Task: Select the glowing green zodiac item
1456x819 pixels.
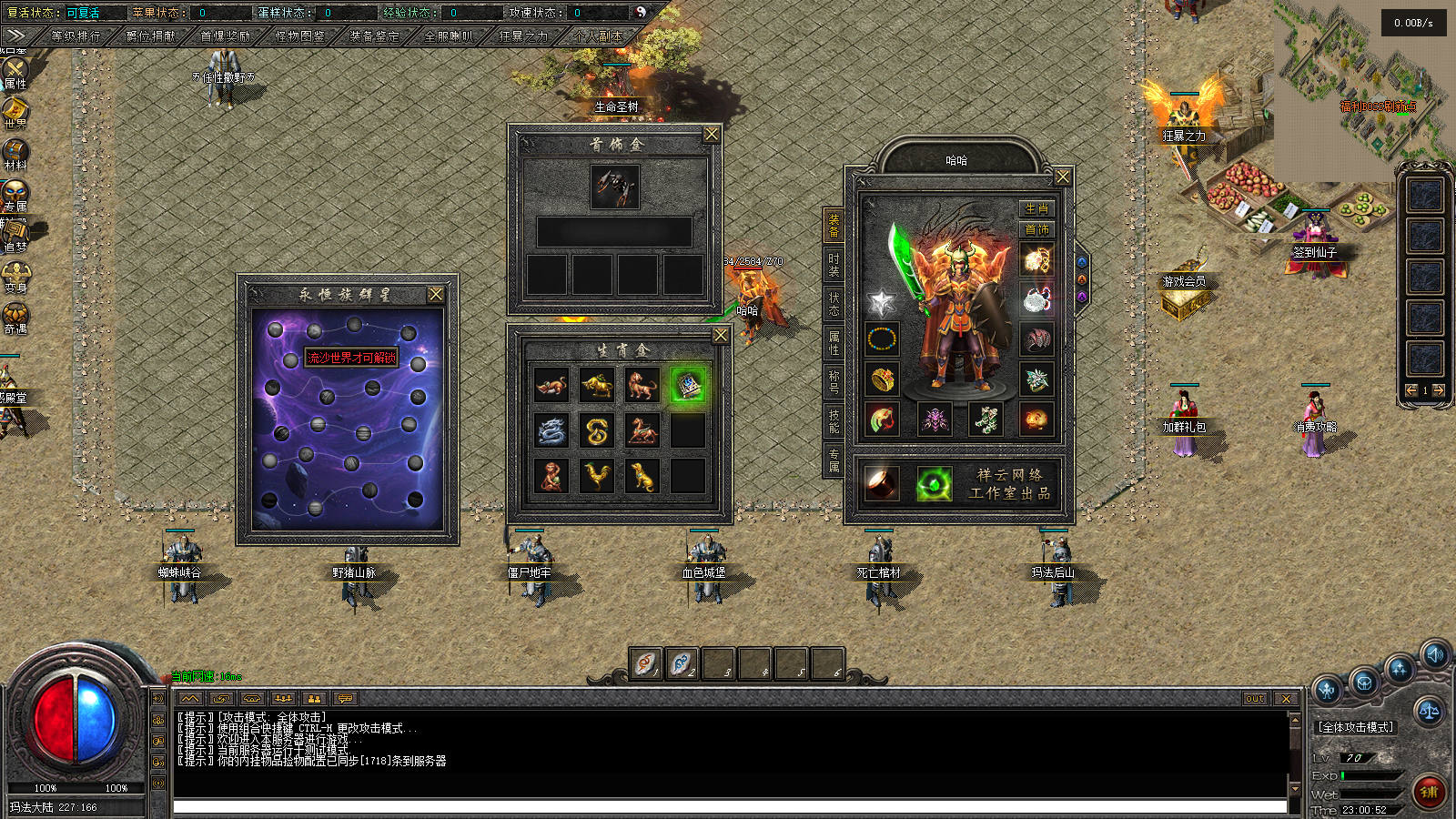Action: [x=688, y=386]
